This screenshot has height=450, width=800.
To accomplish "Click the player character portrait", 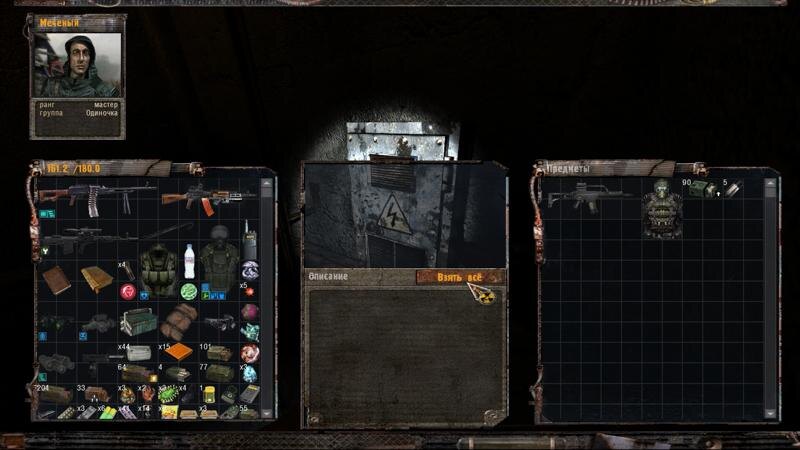I will click(x=77, y=65).
